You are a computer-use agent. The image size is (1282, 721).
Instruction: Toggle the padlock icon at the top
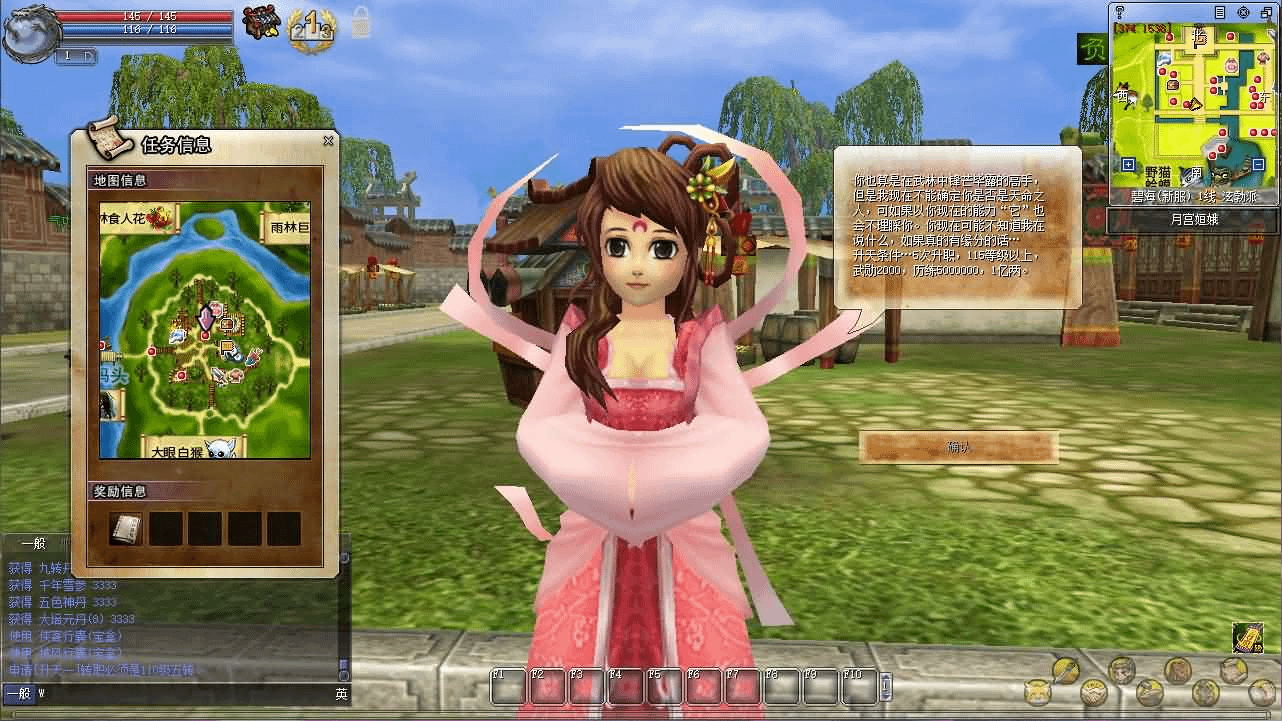point(360,23)
